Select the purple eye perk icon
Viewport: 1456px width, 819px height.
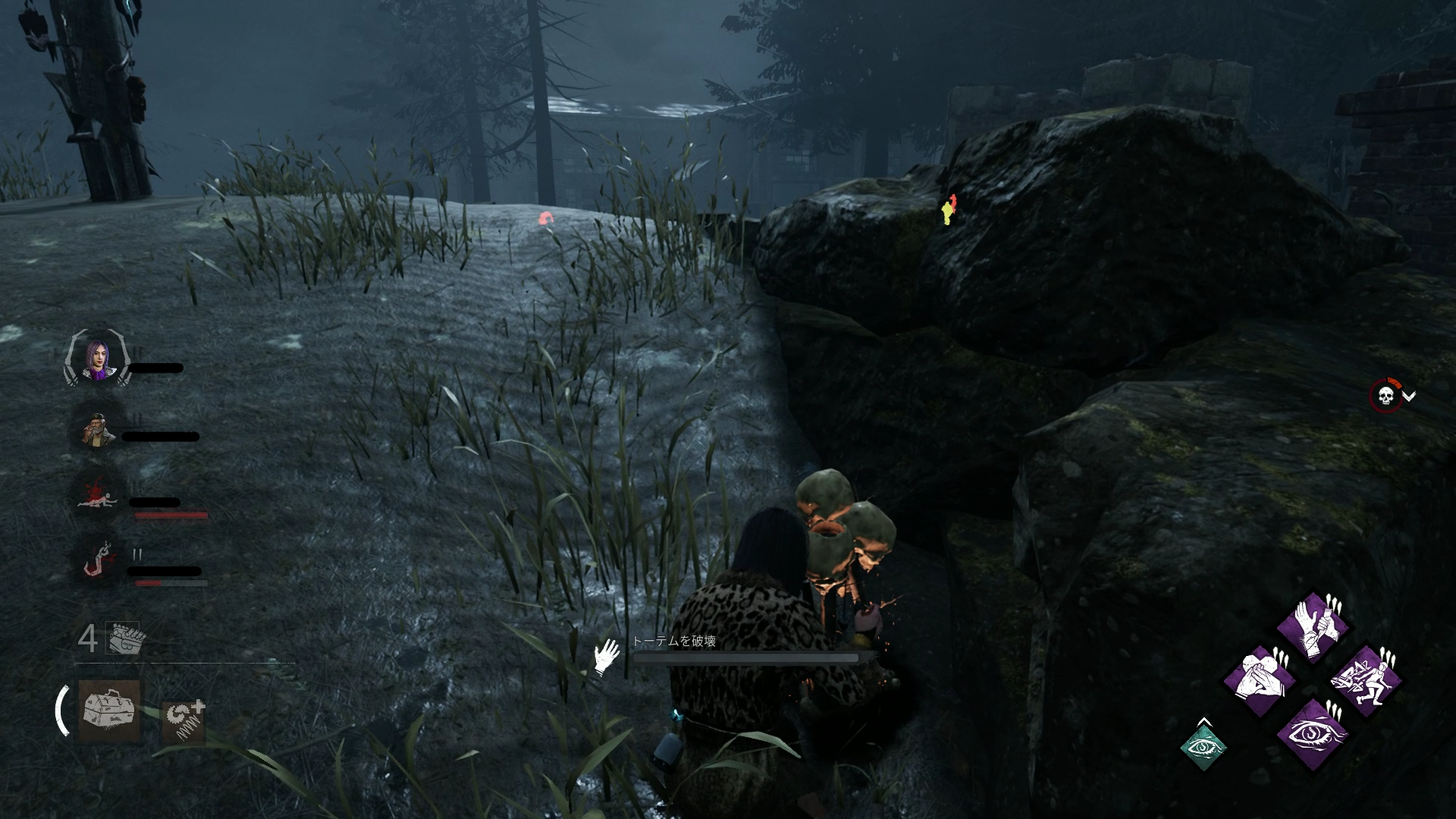(1312, 733)
